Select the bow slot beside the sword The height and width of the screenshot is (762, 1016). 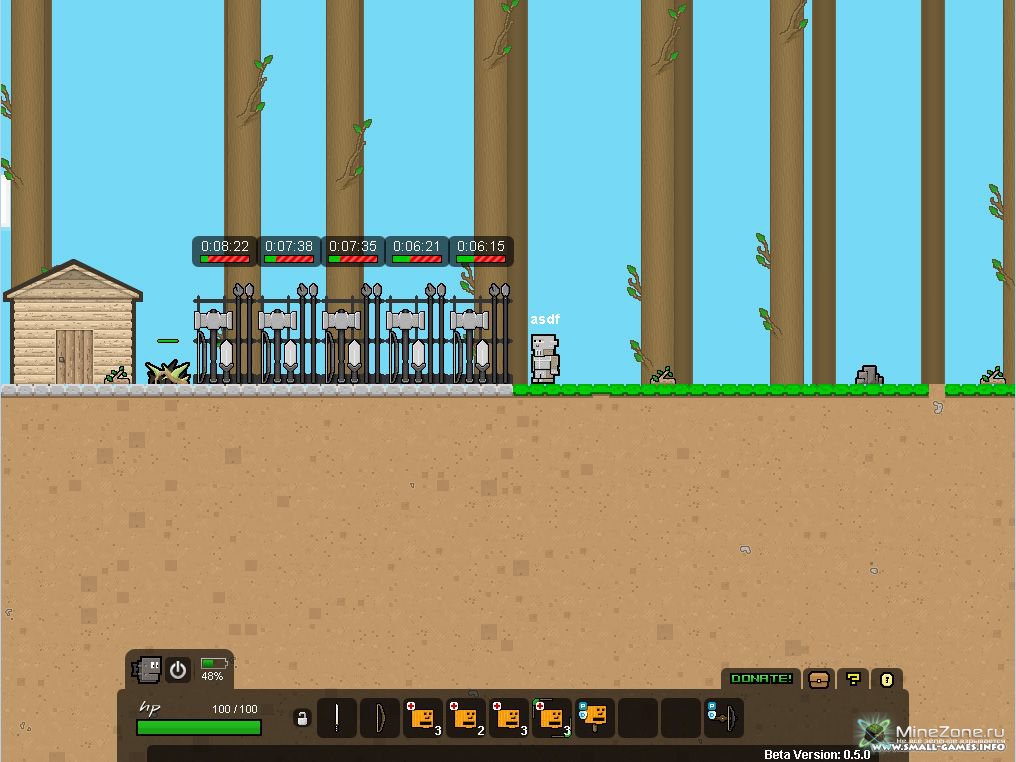[x=380, y=718]
